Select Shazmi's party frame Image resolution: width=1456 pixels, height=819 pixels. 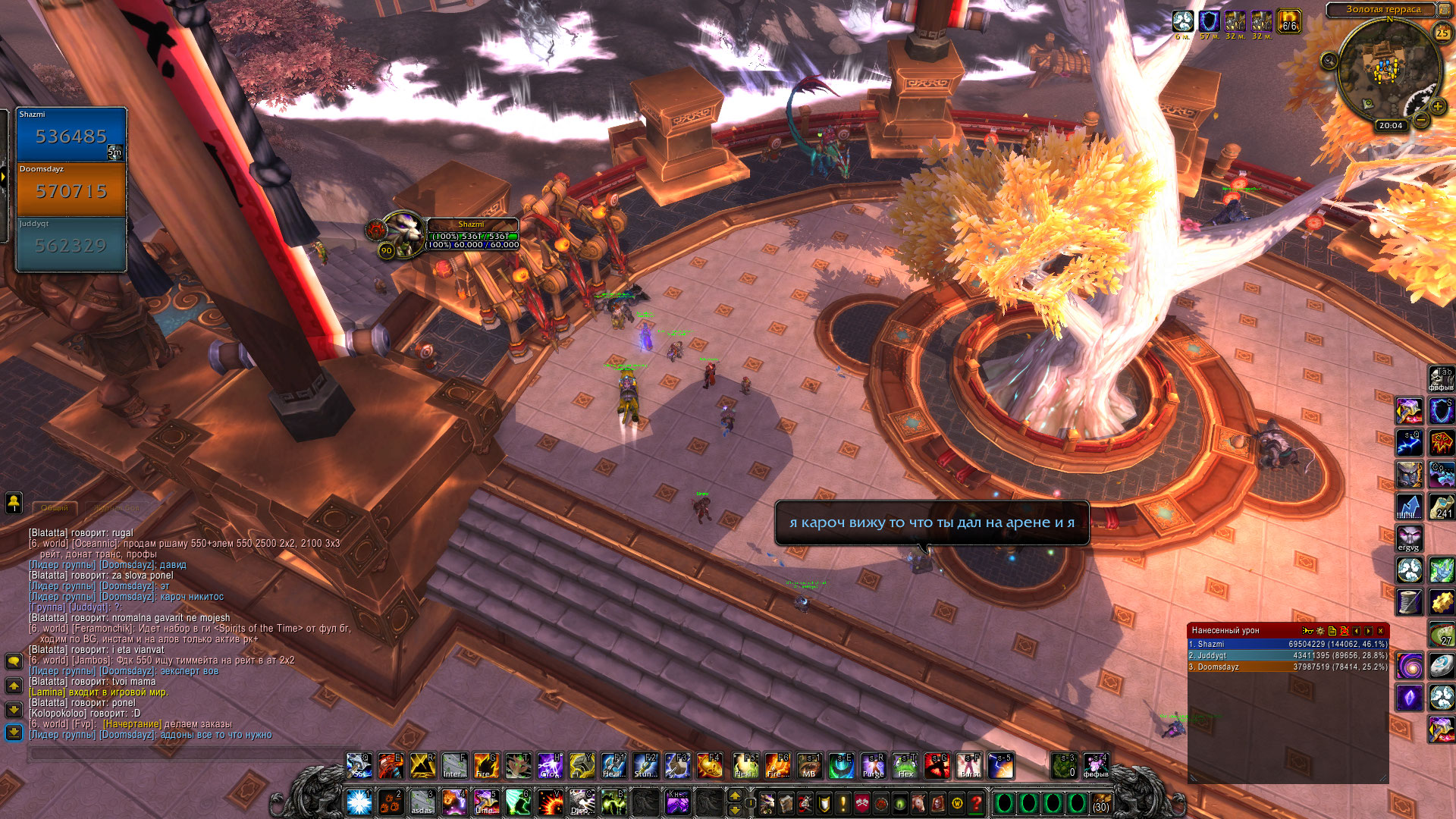click(x=71, y=135)
